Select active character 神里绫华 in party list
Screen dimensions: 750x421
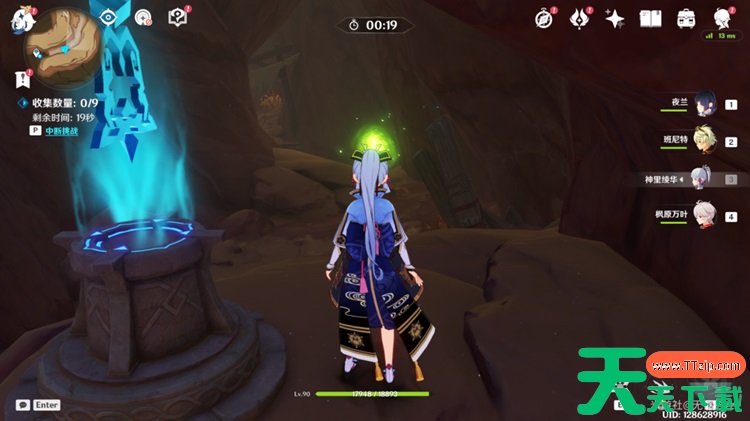[x=704, y=179]
